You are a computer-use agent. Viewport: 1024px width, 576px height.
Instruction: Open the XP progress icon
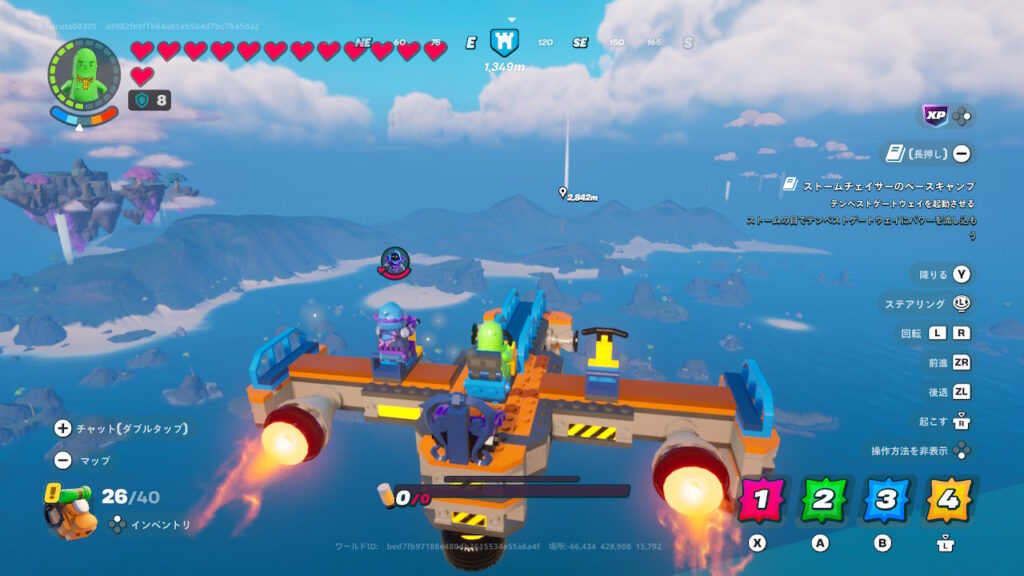tap(935, 116)
